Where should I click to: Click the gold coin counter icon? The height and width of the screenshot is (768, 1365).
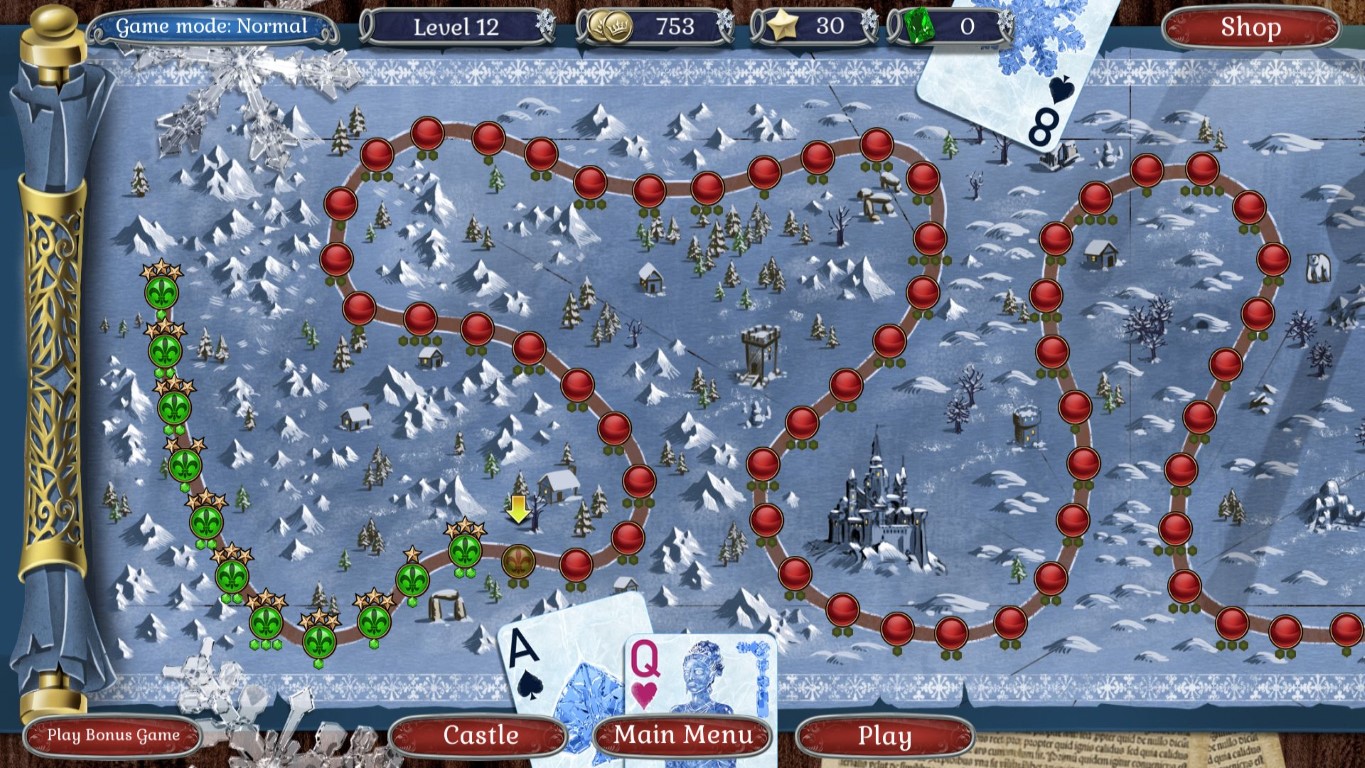(617, 27)
